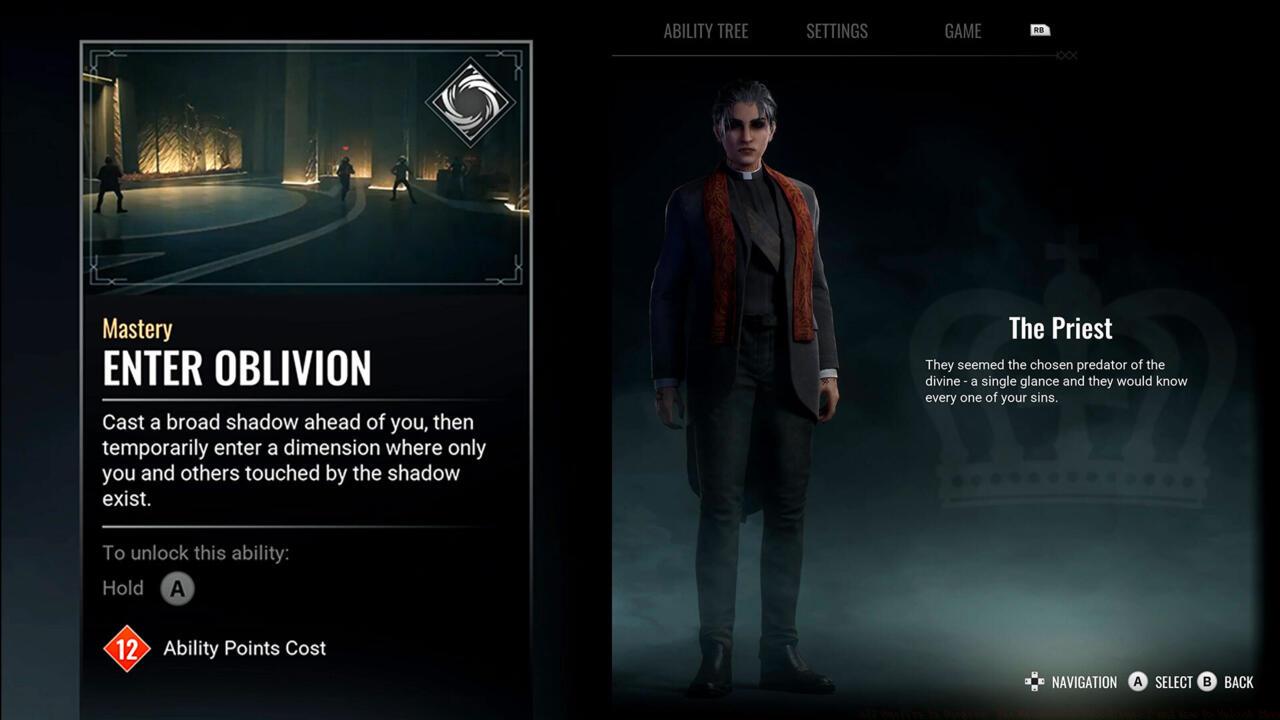Click the Enter Oblivion swirl ability icon

470,101
